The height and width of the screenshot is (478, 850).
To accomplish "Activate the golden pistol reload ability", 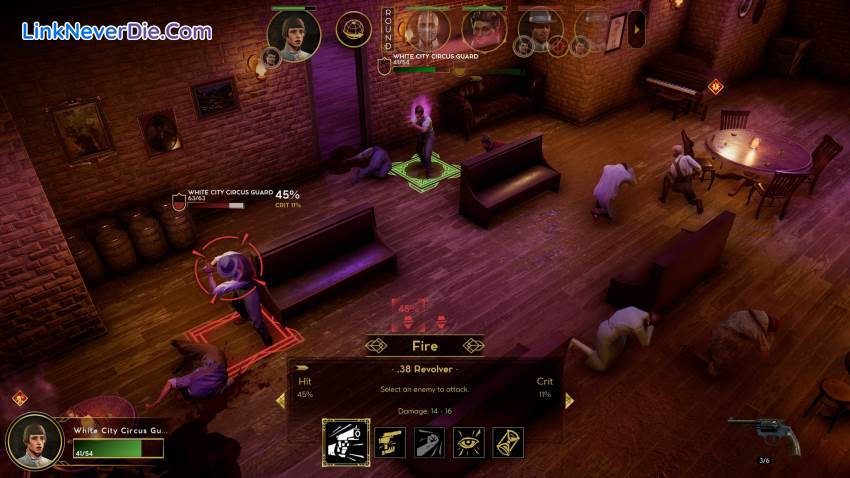I will point(390,441).
